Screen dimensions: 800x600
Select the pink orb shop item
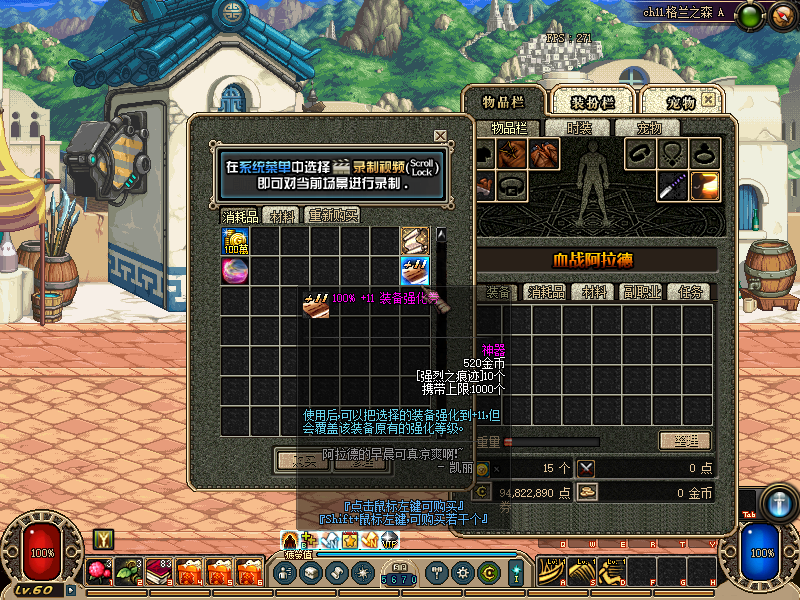tap(235, 270)
